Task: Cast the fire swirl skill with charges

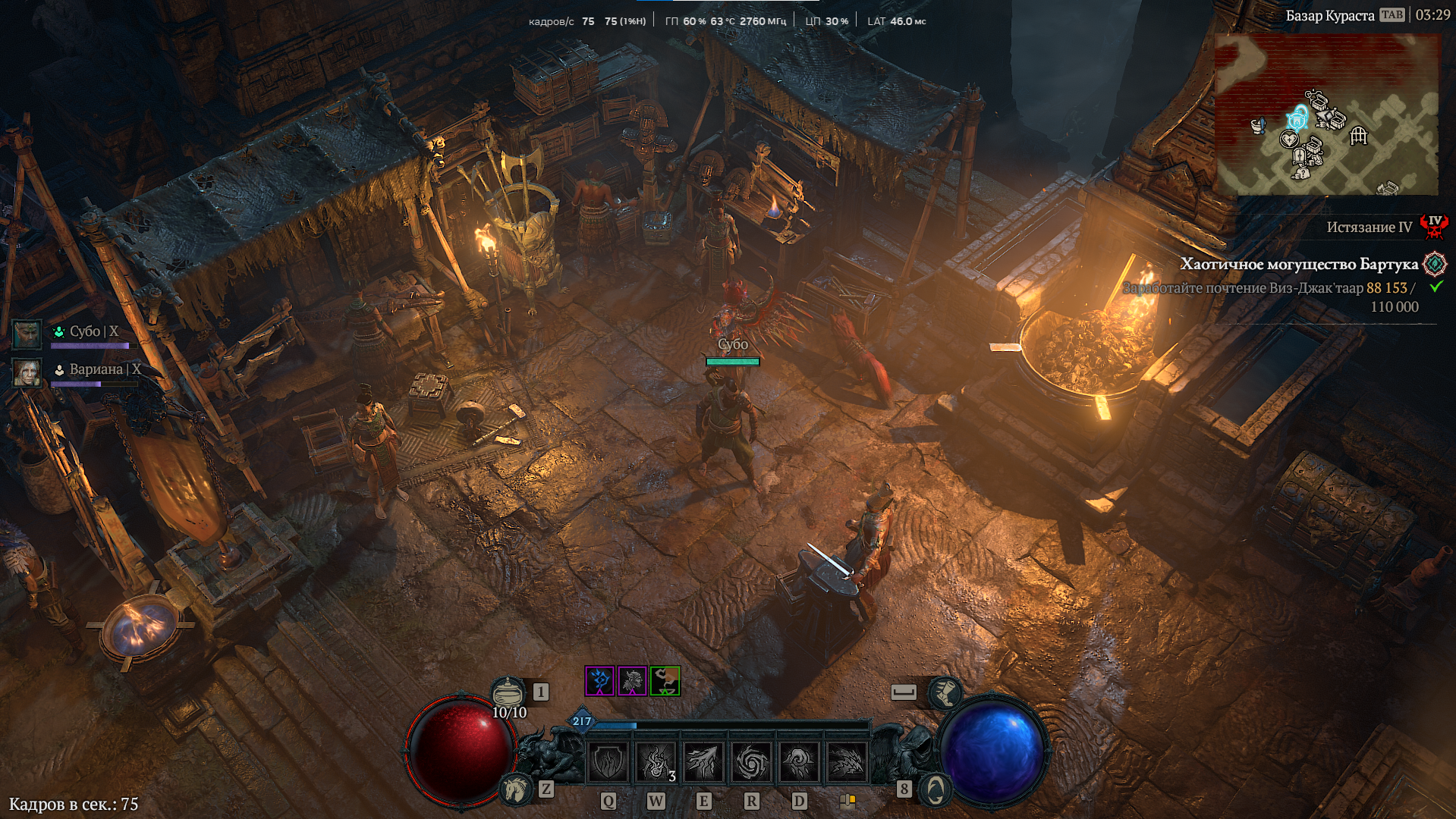Action: pos(656,762)
